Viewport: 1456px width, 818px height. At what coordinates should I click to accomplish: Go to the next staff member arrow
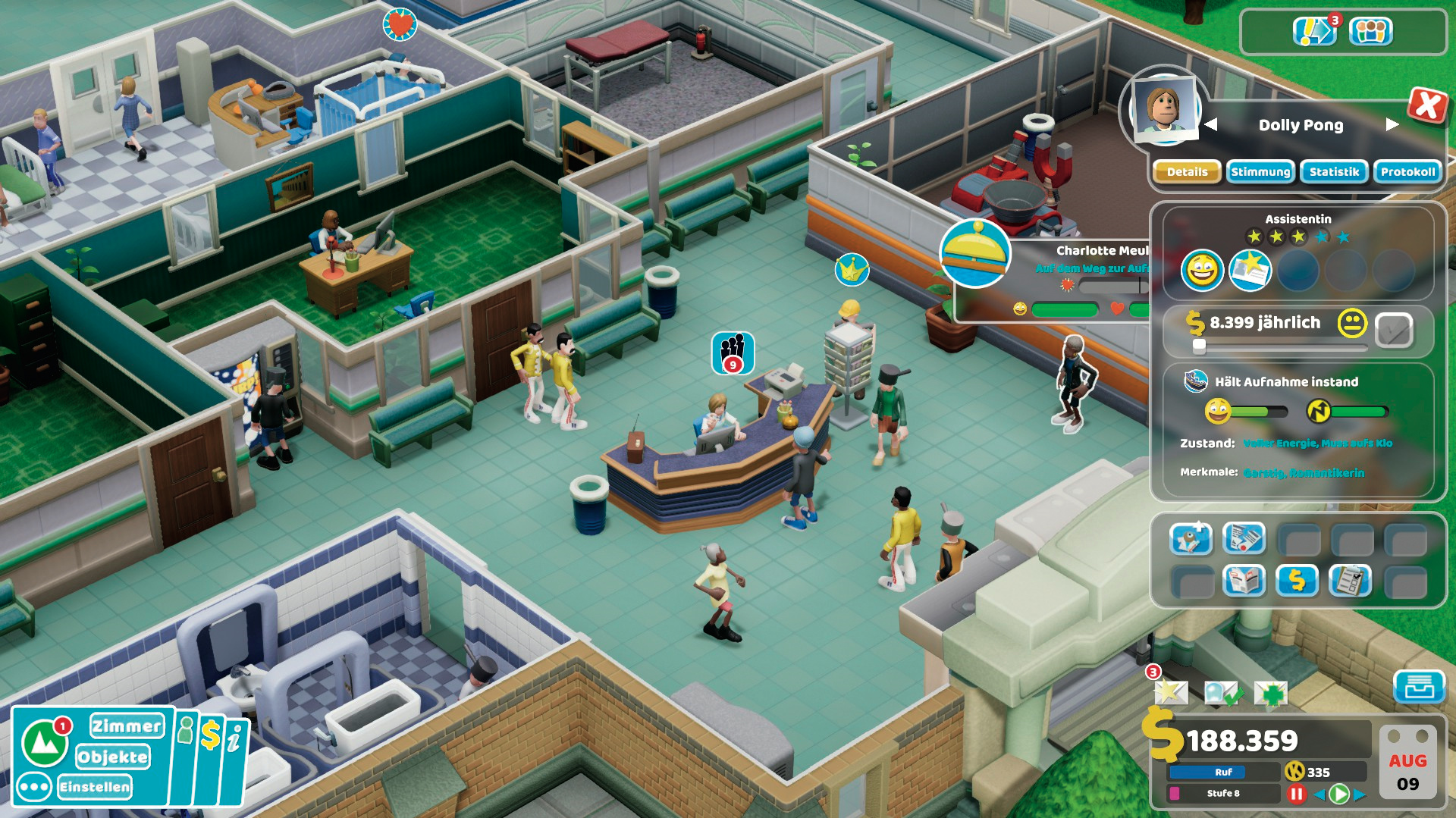pyautogui.click(x=1392, y=124)
